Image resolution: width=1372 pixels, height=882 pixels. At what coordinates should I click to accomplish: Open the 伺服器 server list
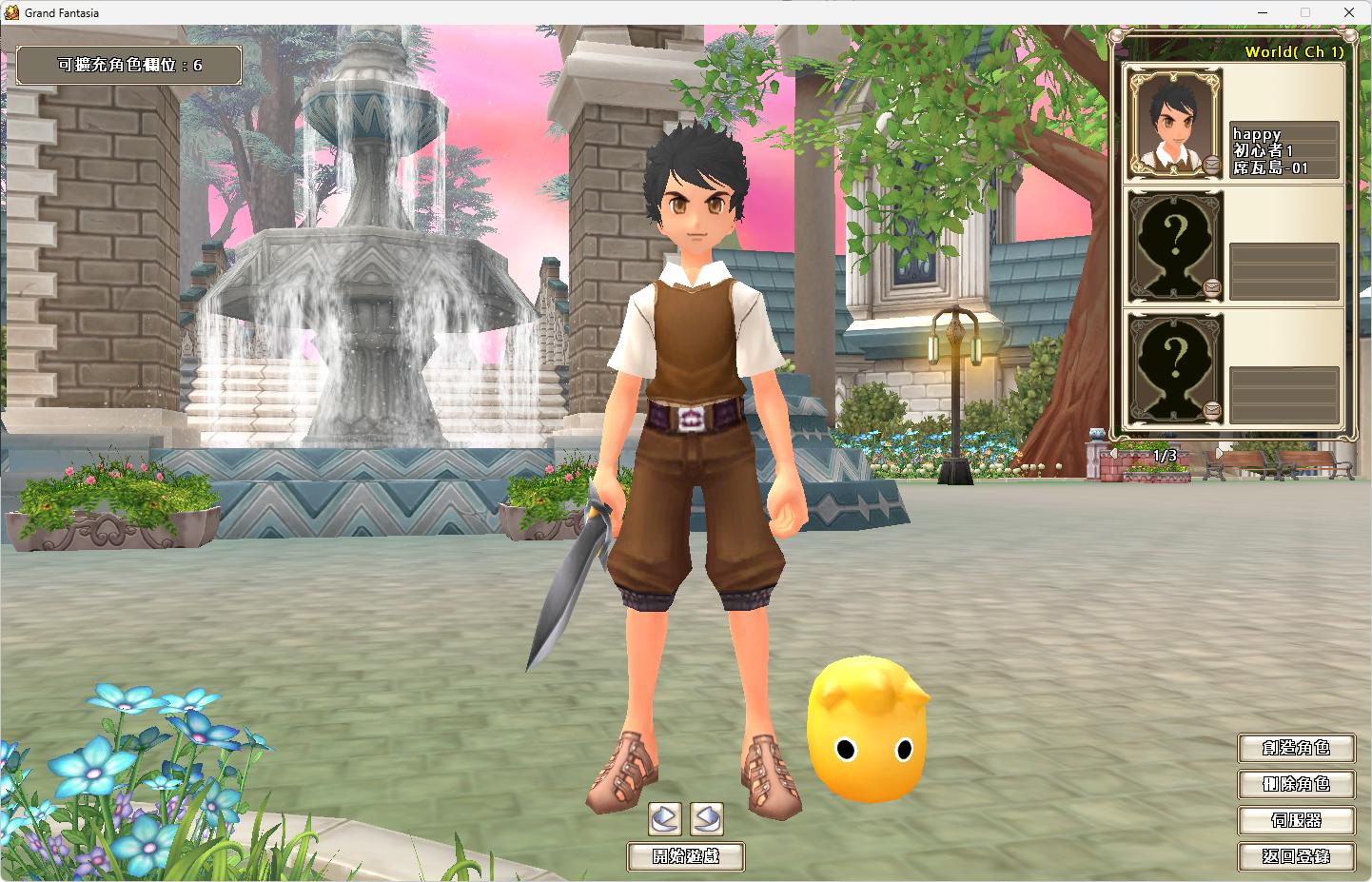tap(1296, 820)
